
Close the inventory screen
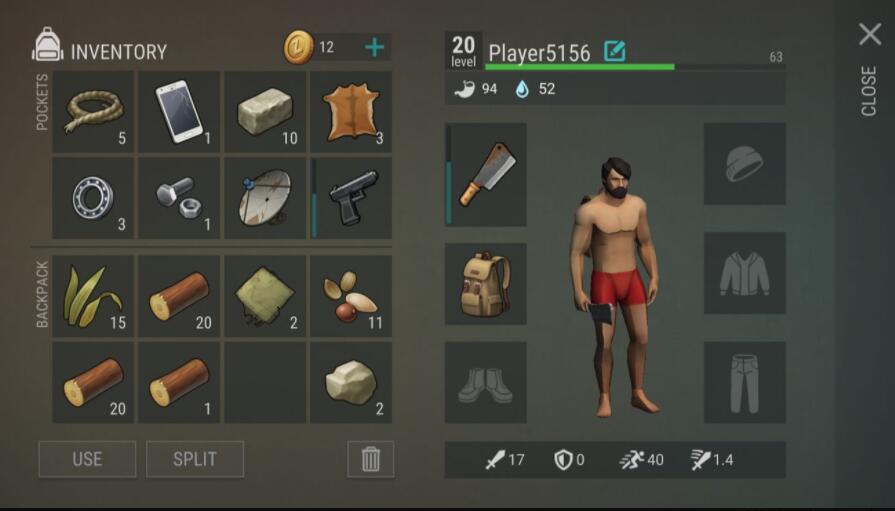point(869,36)
